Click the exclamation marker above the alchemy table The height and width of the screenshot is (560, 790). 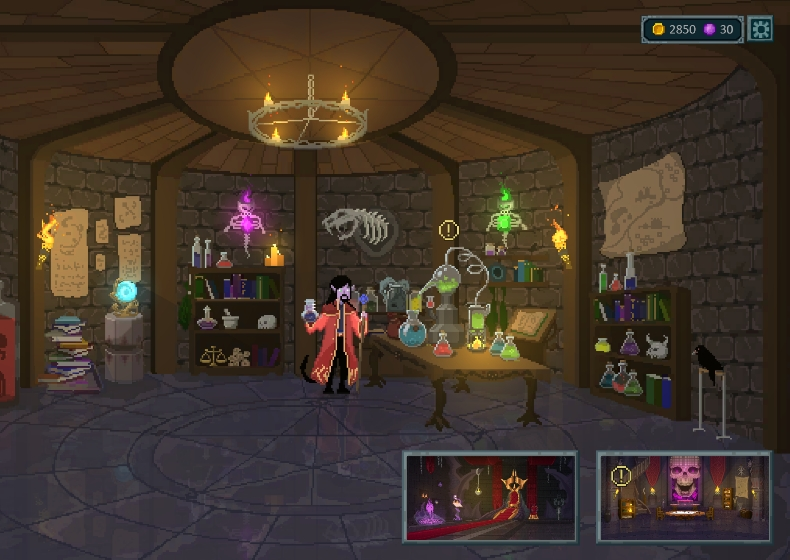(447, 231)
